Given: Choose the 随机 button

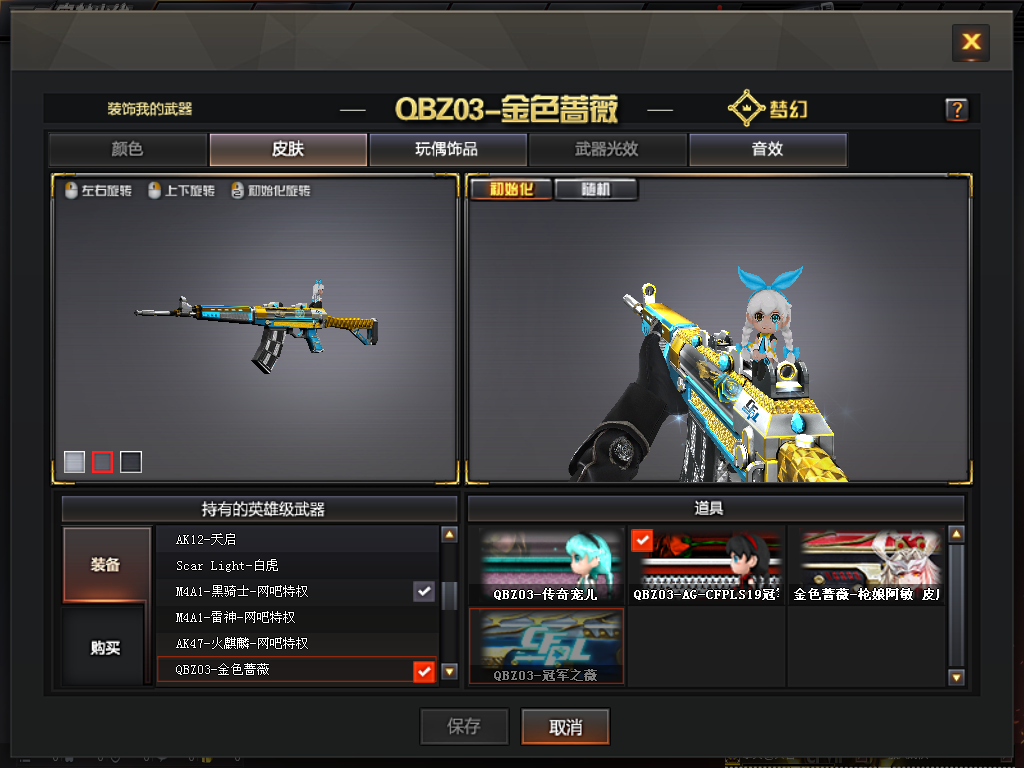Looking at the screenshot, I should click(596, 189).
